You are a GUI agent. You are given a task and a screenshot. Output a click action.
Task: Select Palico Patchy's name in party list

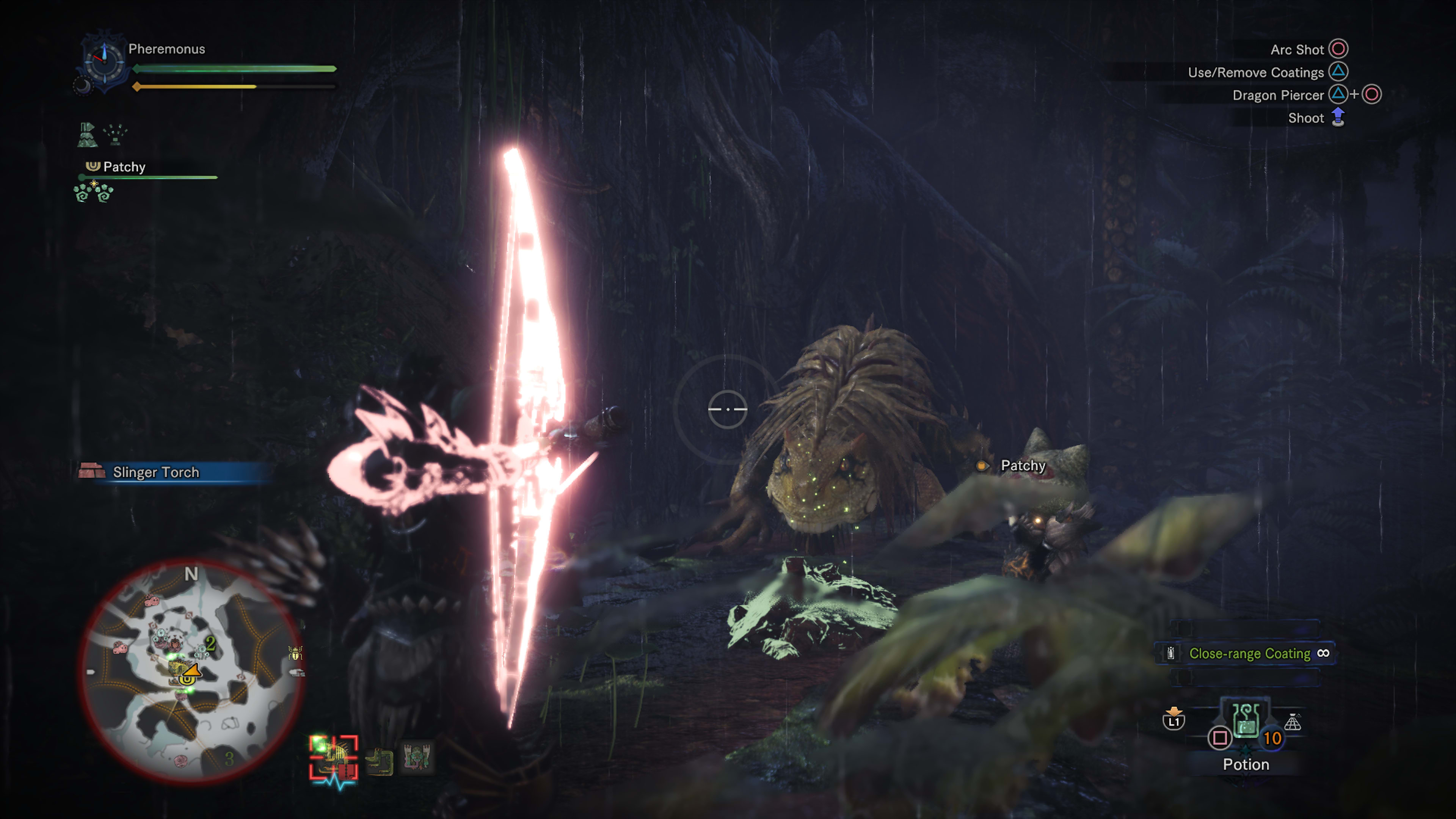pos(124,167)
